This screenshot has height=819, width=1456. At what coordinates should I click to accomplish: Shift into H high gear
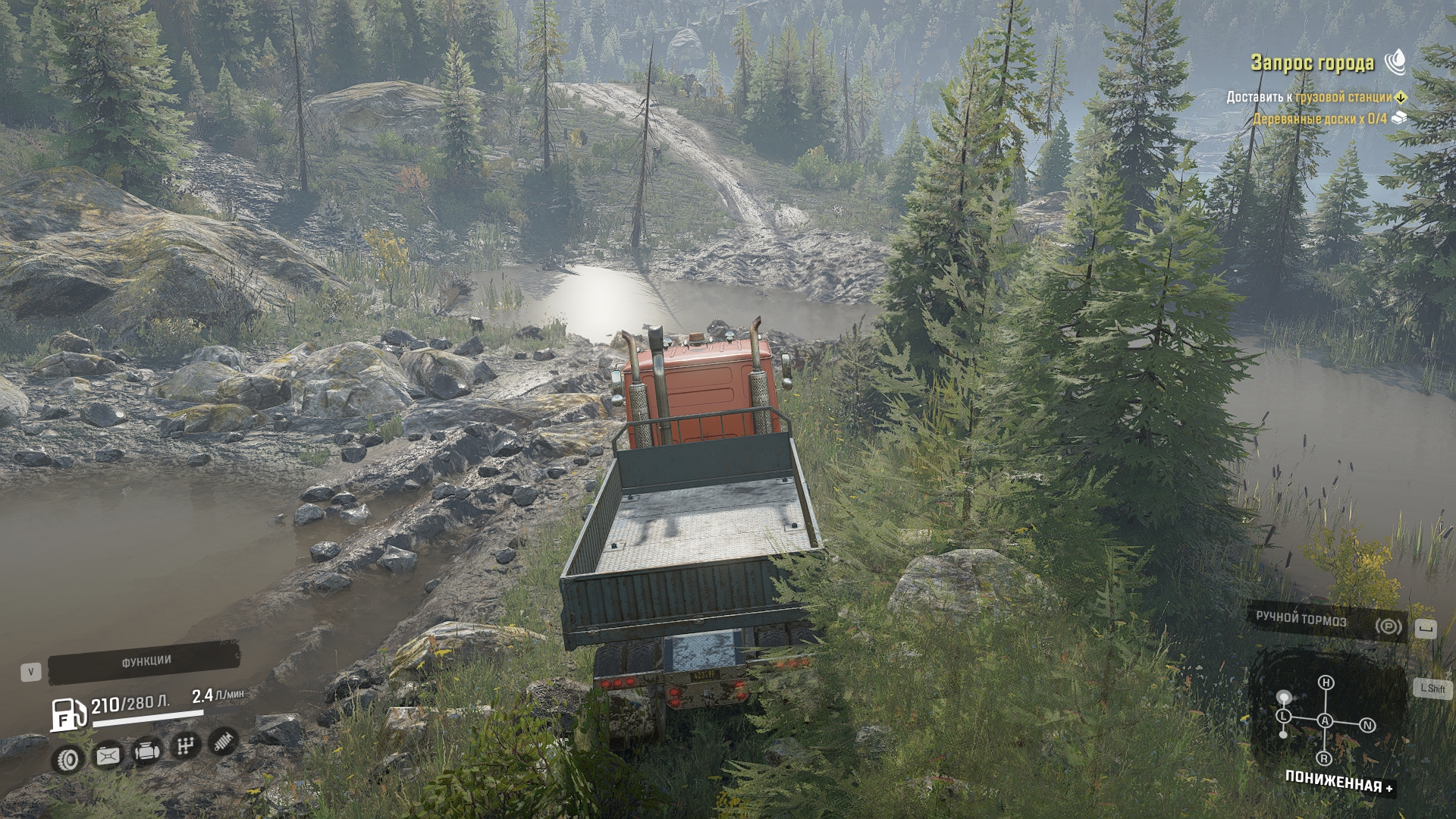[1326, 682]
